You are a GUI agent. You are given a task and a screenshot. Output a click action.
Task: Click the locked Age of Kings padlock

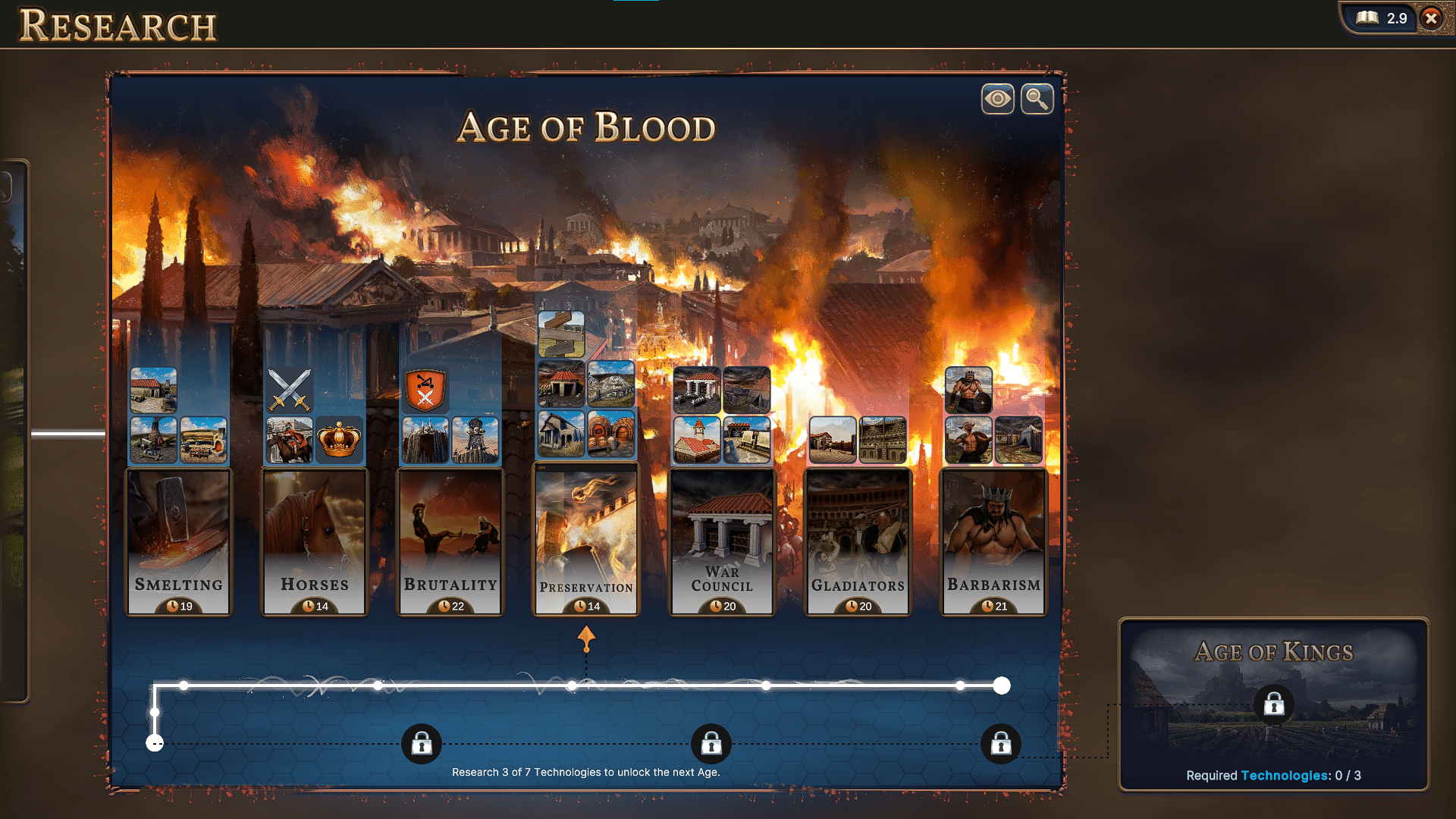pos(1273,705)
